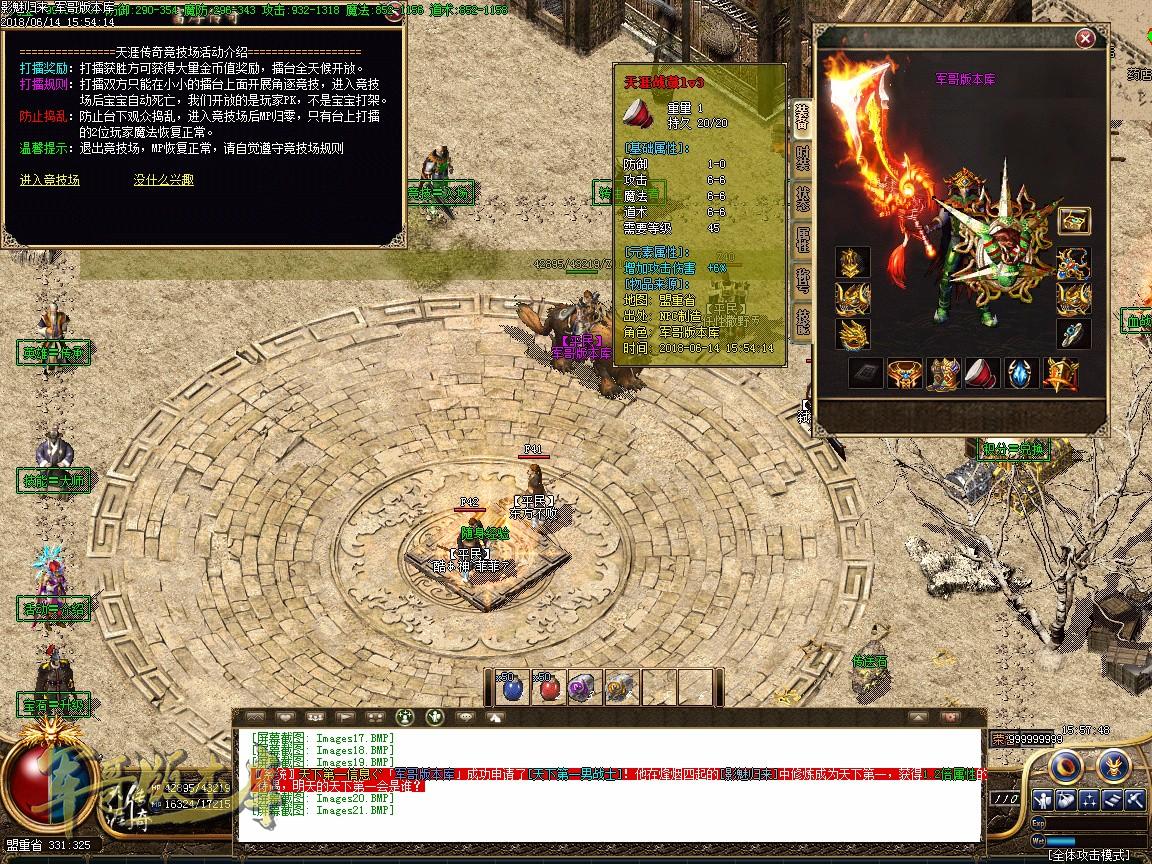
Task: Select the red bugle equipment slot
Action: coord(984,374)
